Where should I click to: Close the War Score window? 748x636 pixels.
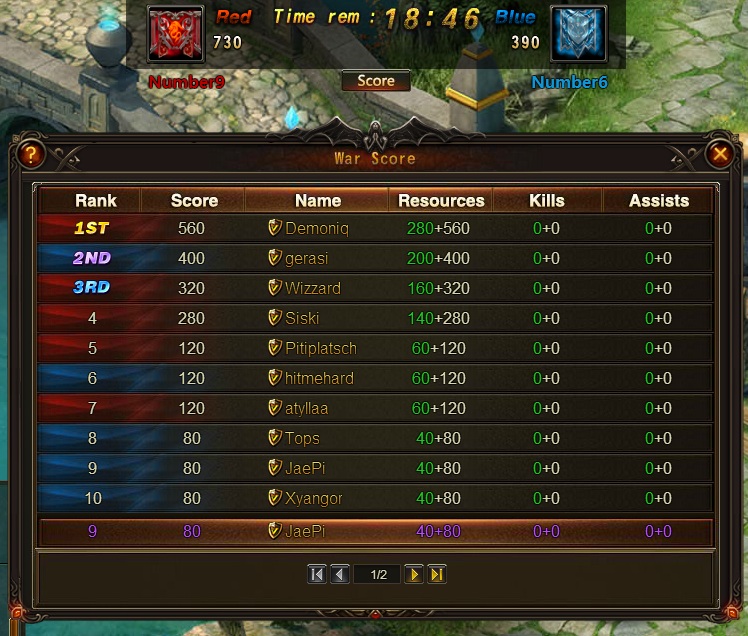(x=719, y=154)
